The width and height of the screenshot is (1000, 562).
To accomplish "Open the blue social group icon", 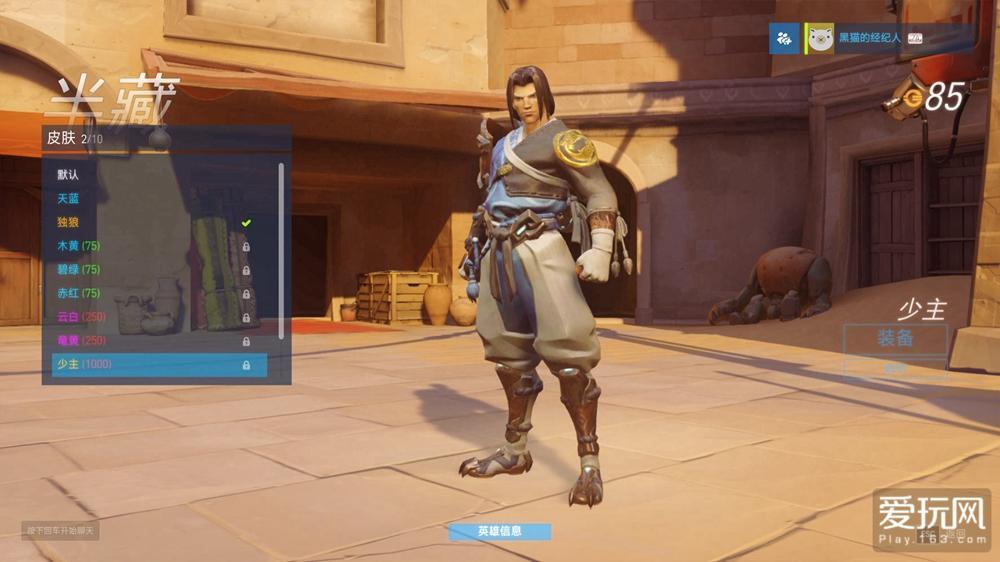I will click(x=784, y=38).
